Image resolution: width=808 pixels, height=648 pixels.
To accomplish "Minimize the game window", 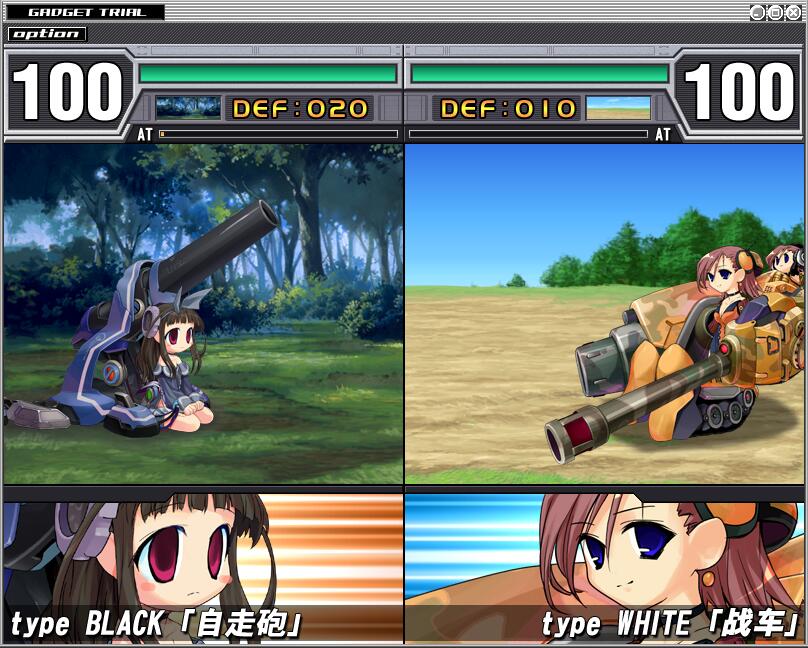I will coord(757,12).
